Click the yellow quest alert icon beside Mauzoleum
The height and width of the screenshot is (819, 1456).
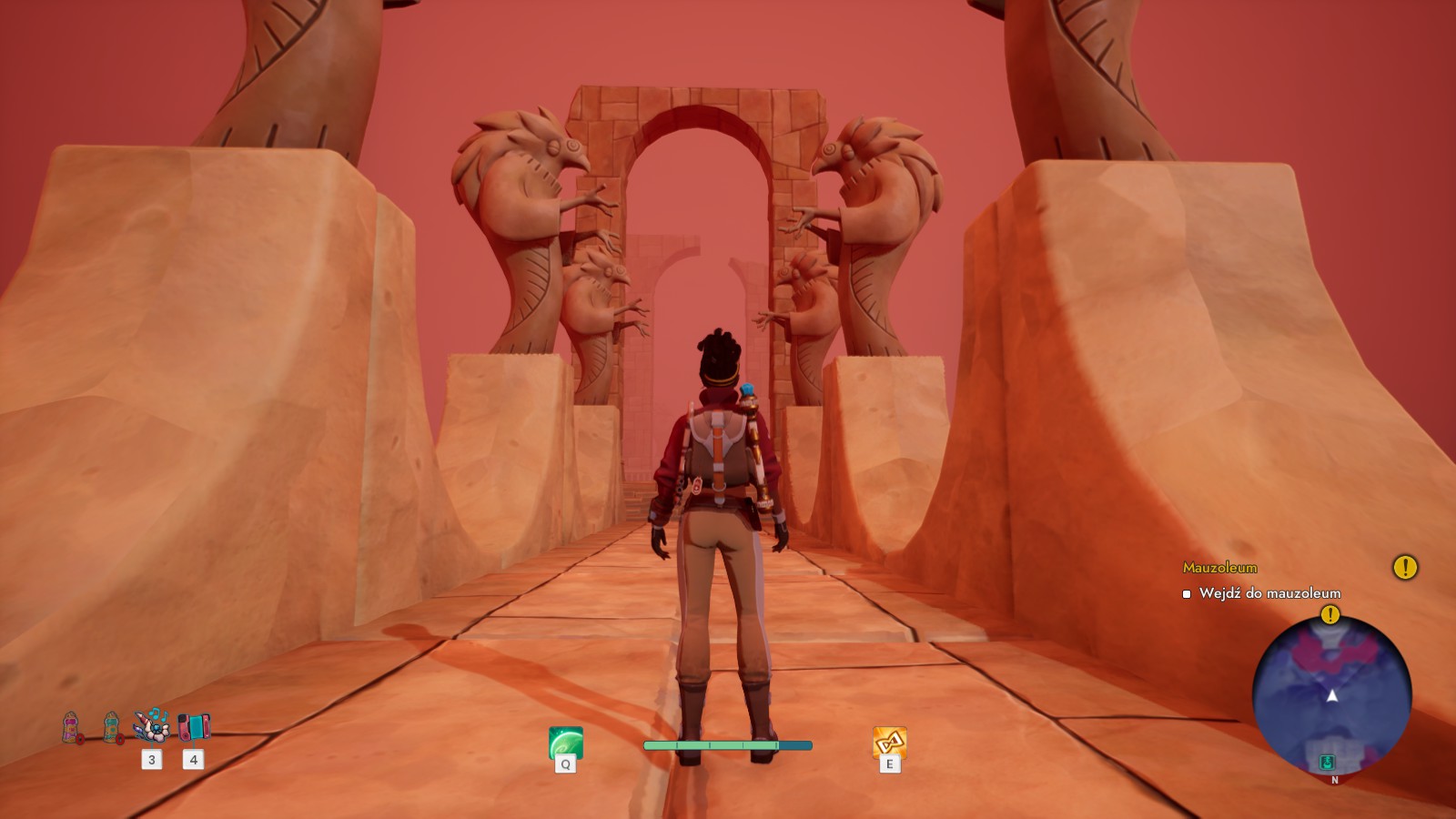tap(1405, 568)
